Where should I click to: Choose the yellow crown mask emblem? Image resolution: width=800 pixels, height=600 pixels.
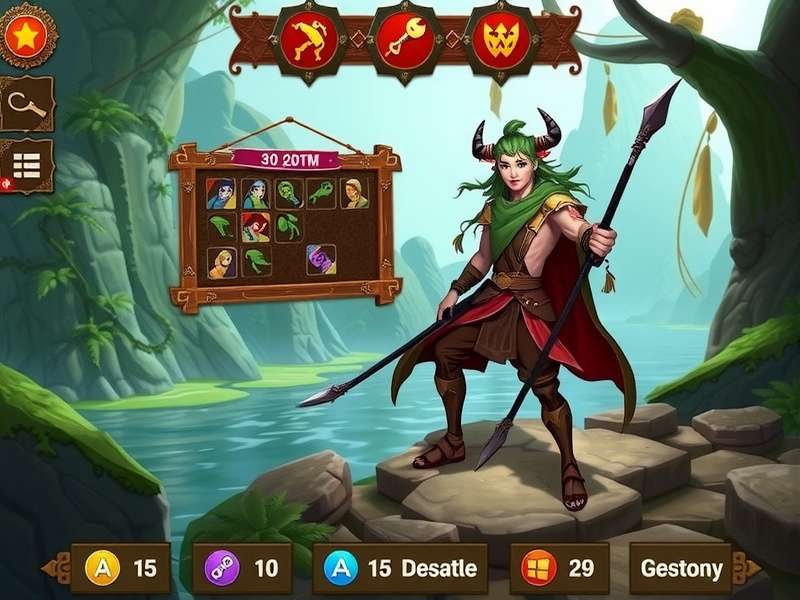pos(499,41)
